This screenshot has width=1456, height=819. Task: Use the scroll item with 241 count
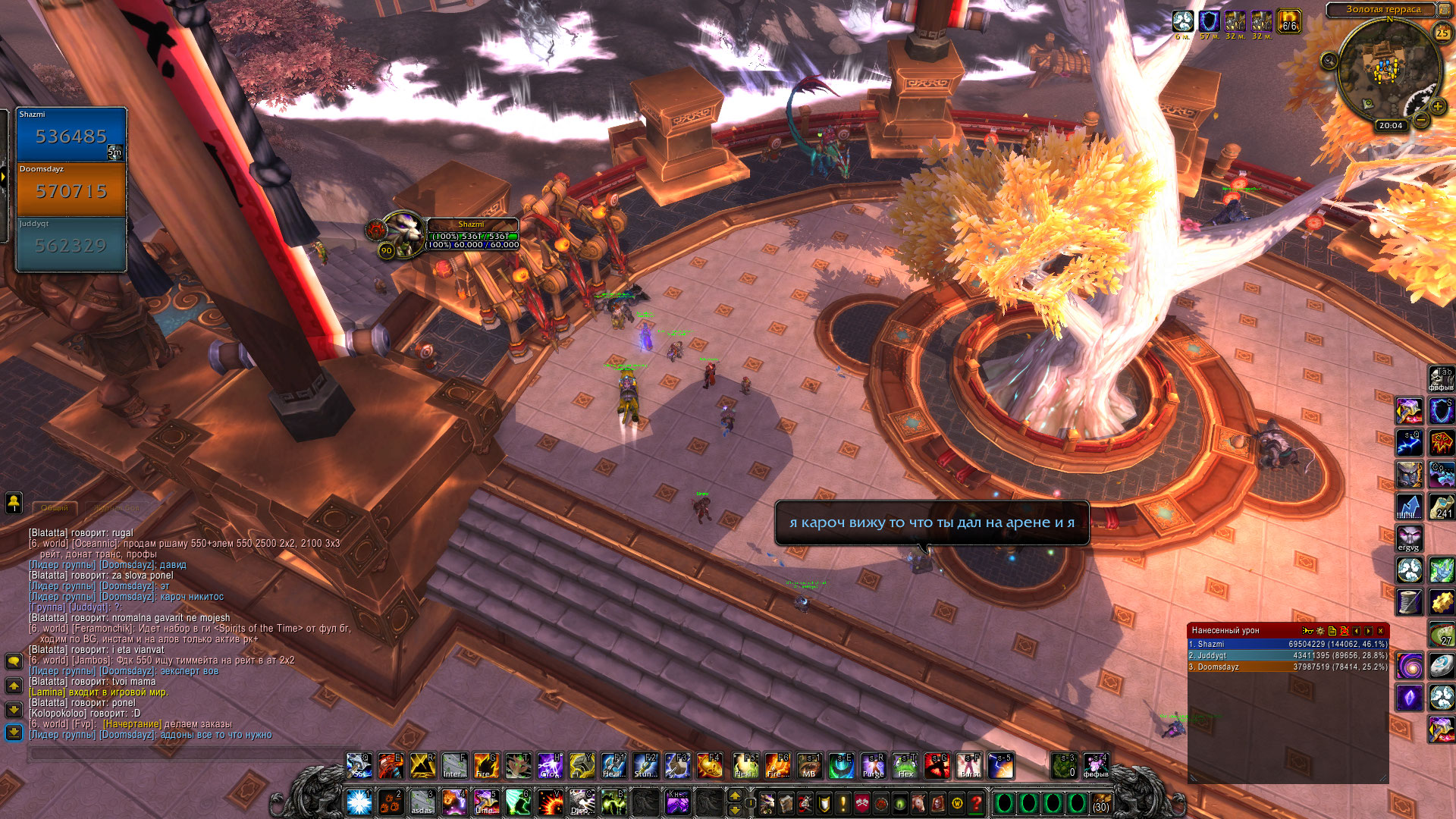click(1442, 507)
